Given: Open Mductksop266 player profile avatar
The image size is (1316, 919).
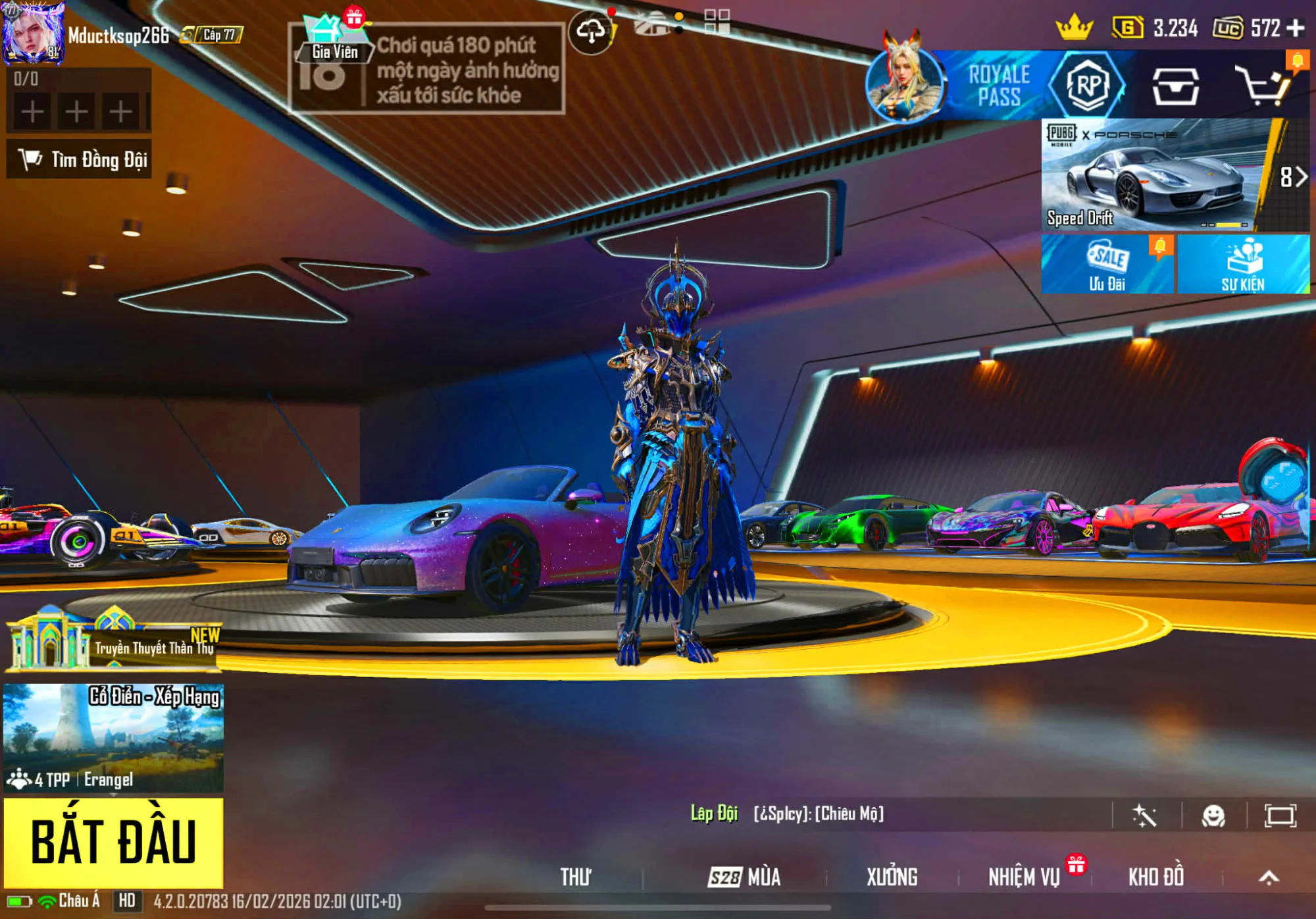Looking at the screenshot, I should pyautogui.click(x=33, y=34).
